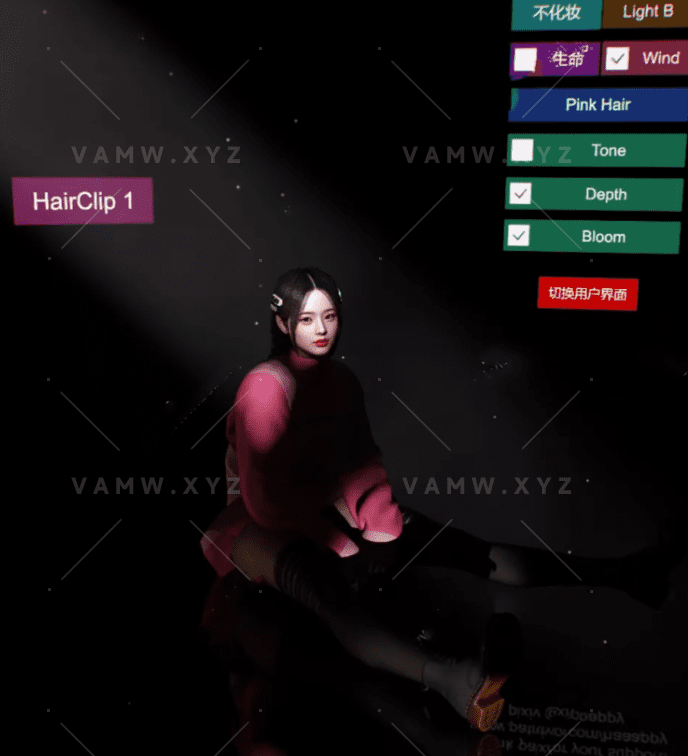Screen dimensions: 688x756
Task: Click the HairClip 1 button
Action: (82, 201)
